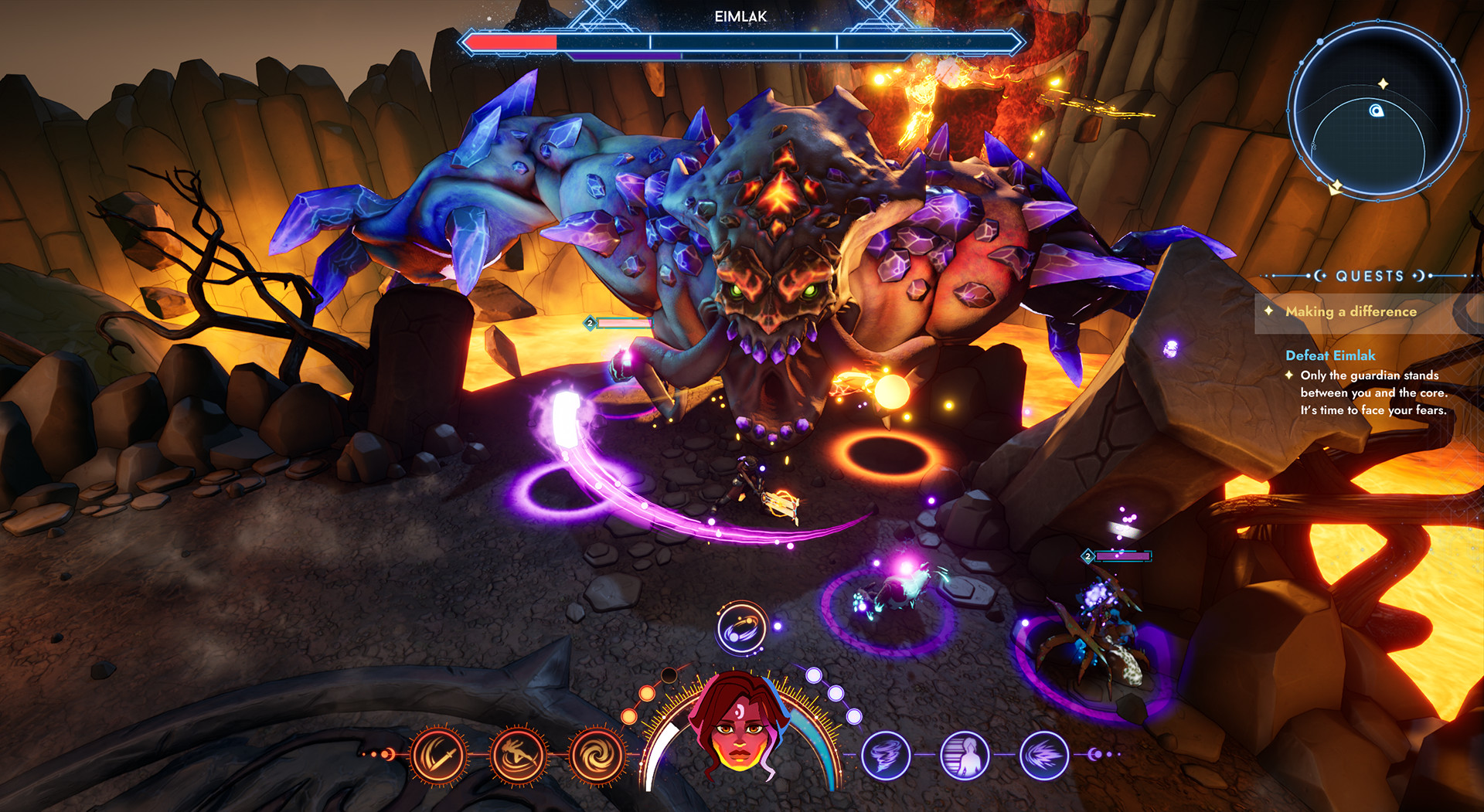The image size is (1484, 812).
Task: Use the fire vortex ability icon
Action: pos(595,756)
